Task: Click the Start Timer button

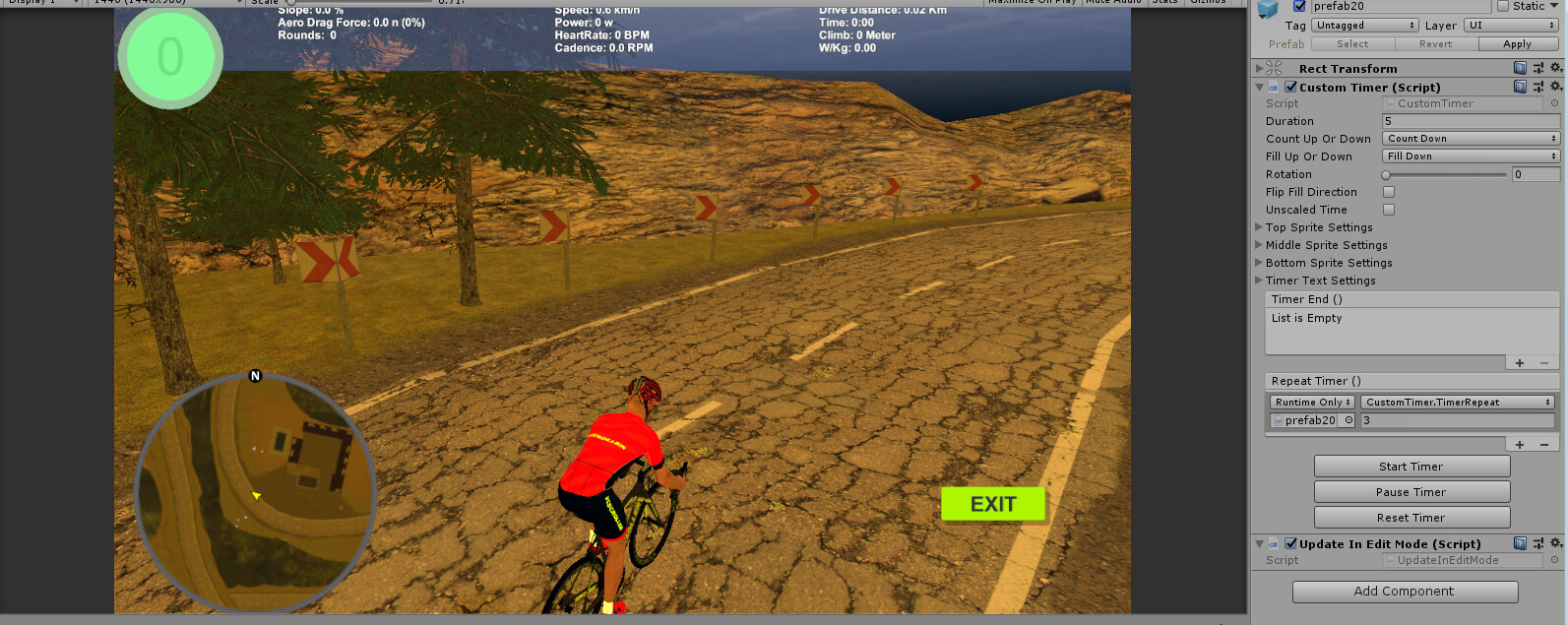Action: point(1411,467)
